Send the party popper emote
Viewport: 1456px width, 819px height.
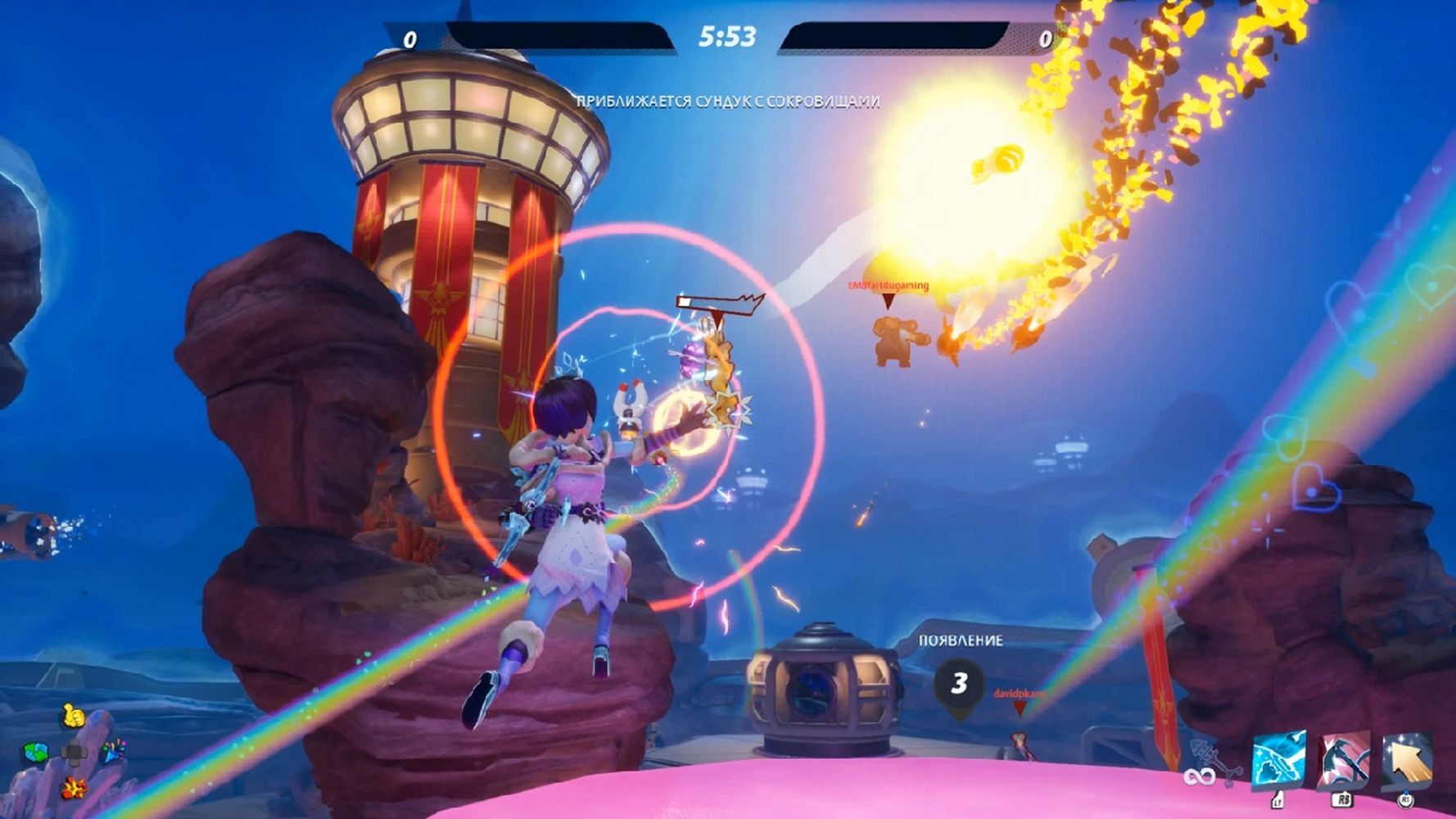pyautogui.click(x=113, y=752)
